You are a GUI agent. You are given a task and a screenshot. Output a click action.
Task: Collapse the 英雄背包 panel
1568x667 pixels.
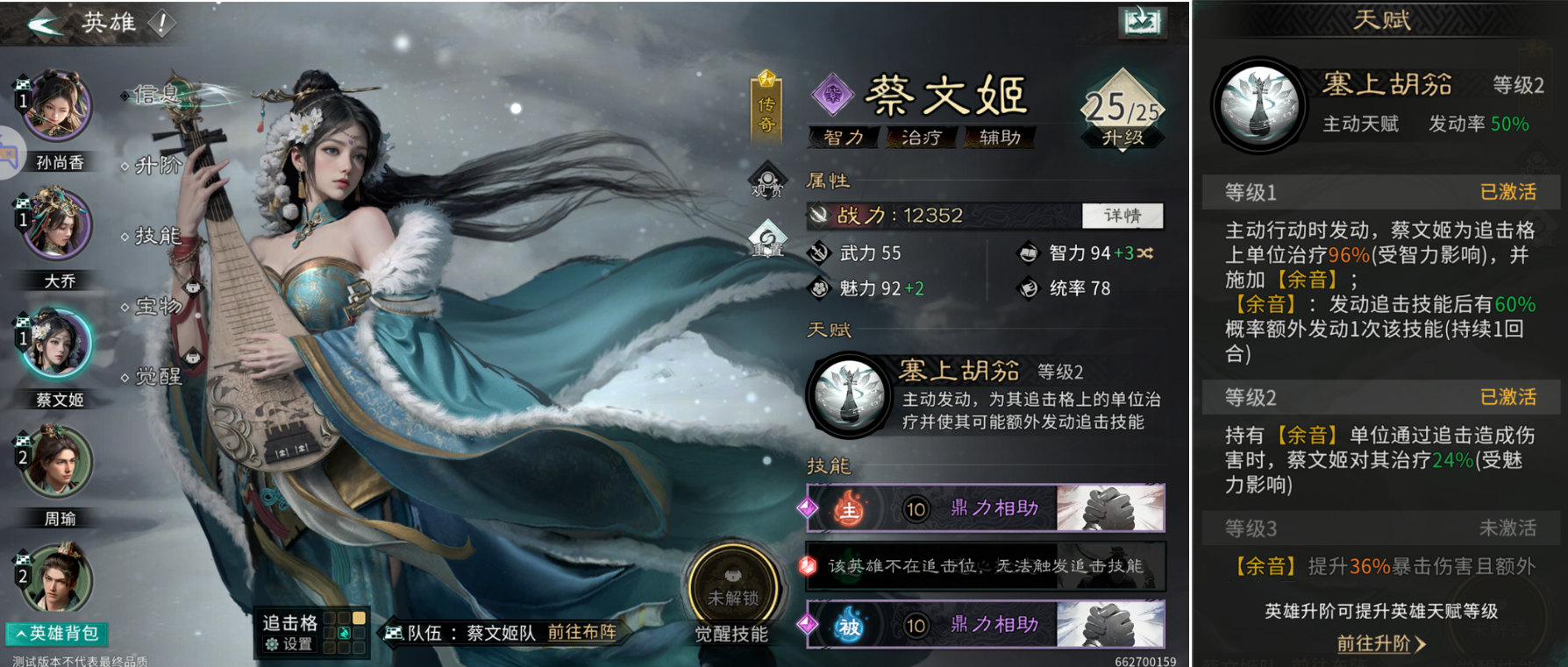coord(58,632)
